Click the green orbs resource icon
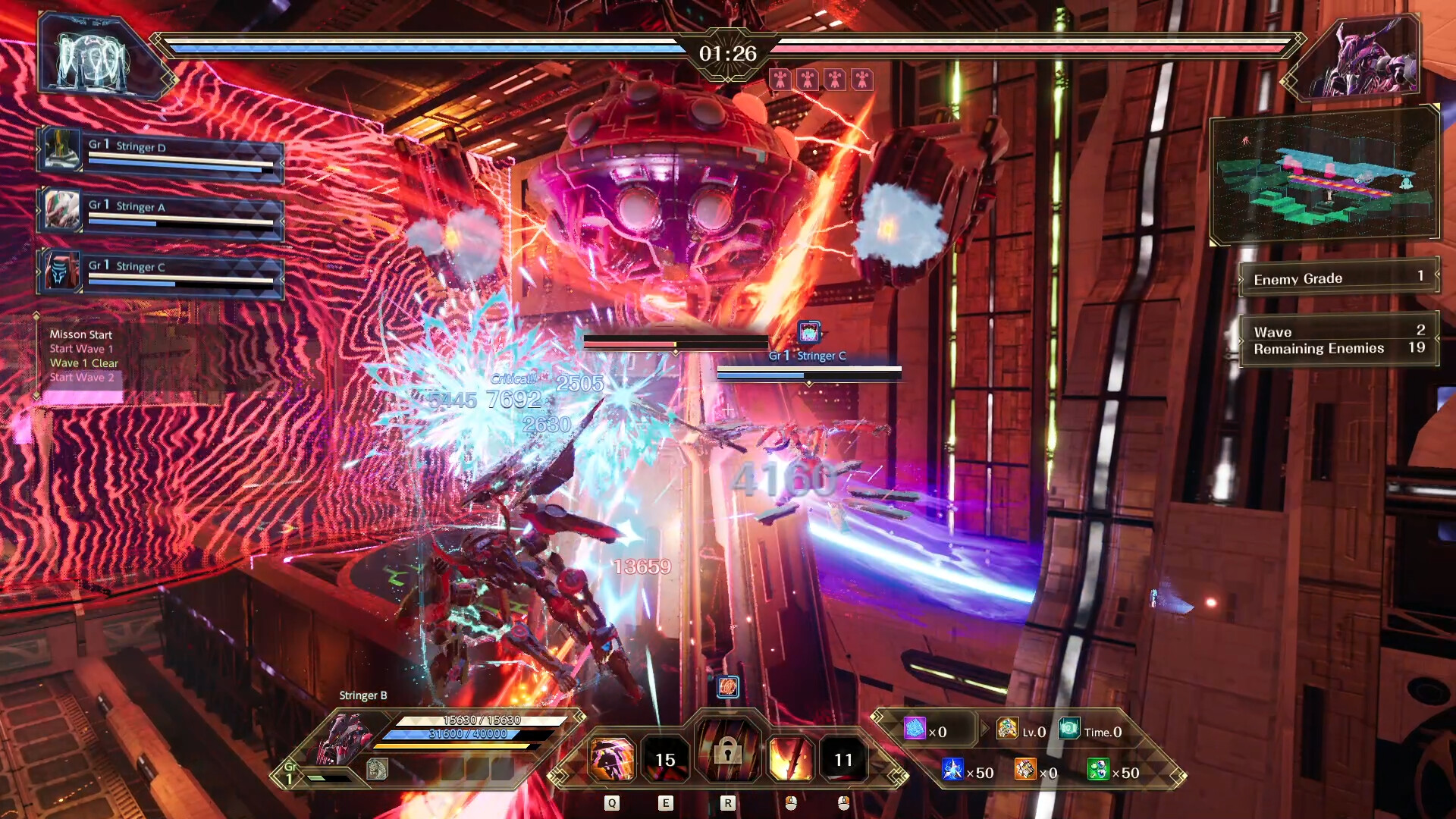This screenshot has height=819, width=1456. 1098,770
